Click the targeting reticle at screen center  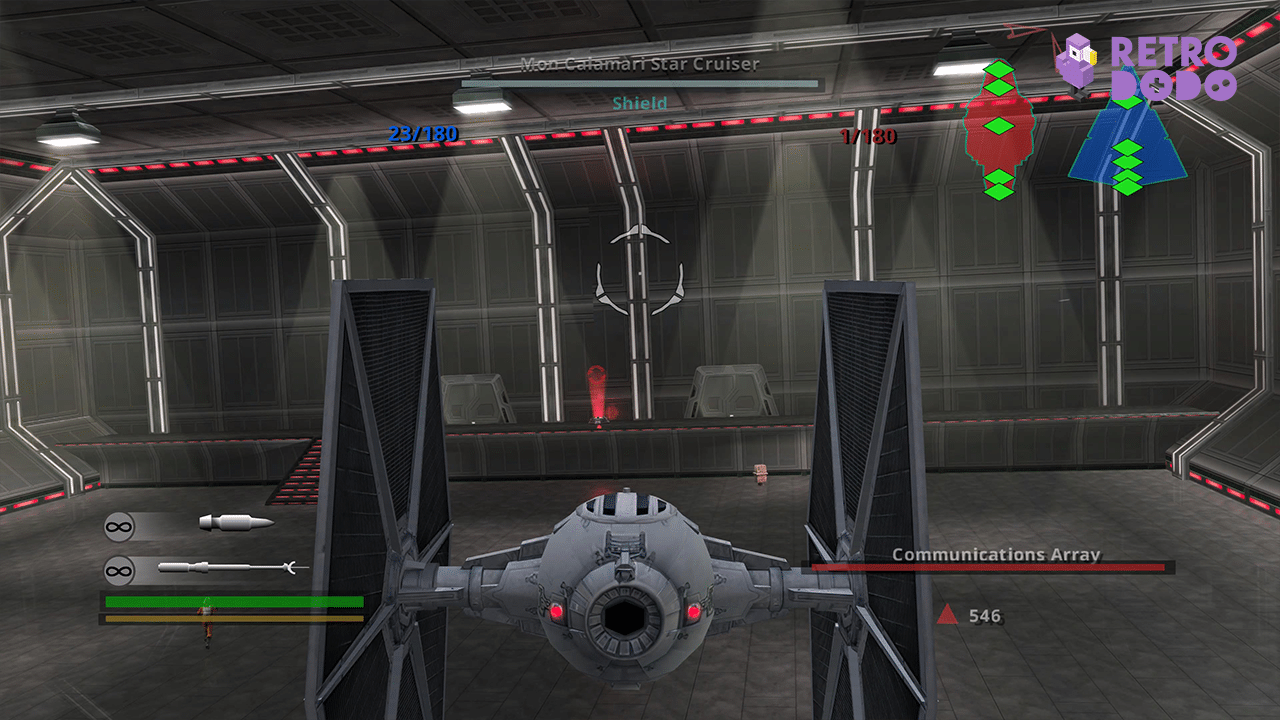point(637,270)
